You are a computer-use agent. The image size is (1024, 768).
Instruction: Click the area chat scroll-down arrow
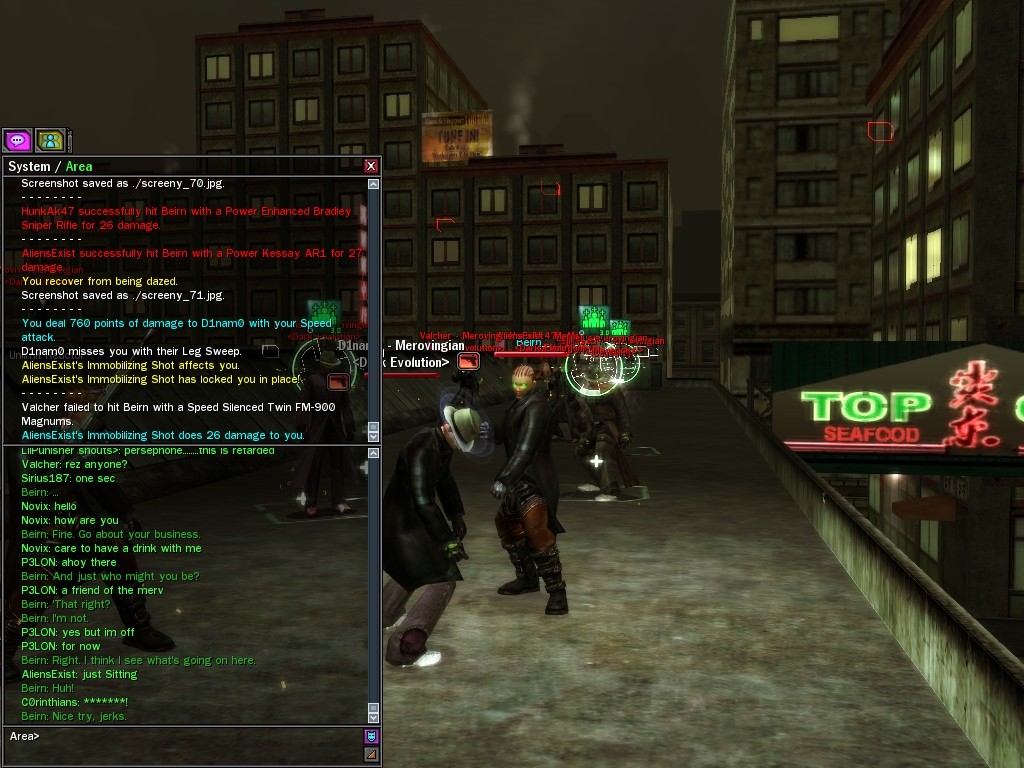pyautogui.click(x=374, y=717)
